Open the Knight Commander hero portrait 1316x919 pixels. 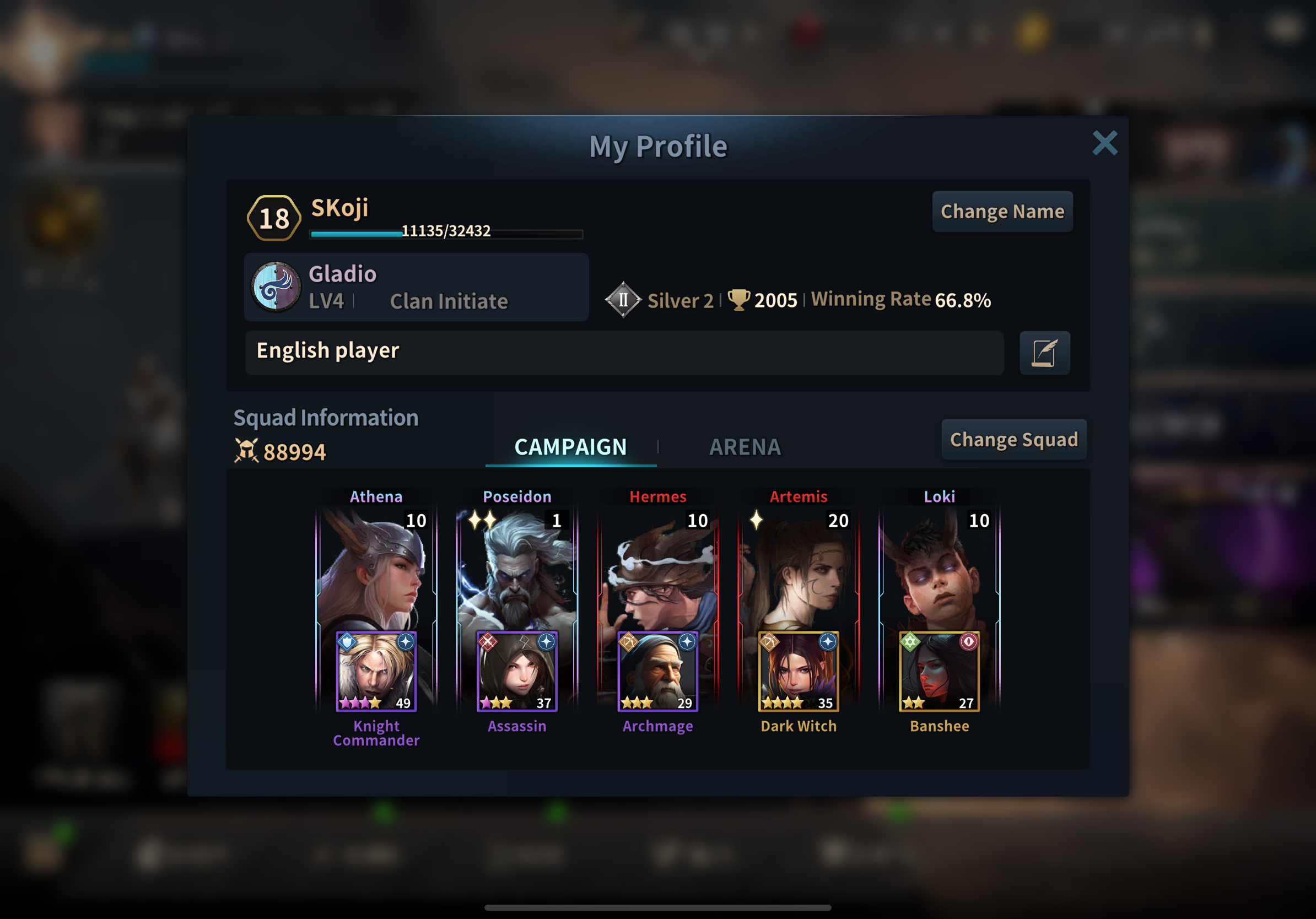tap(376, 671)
